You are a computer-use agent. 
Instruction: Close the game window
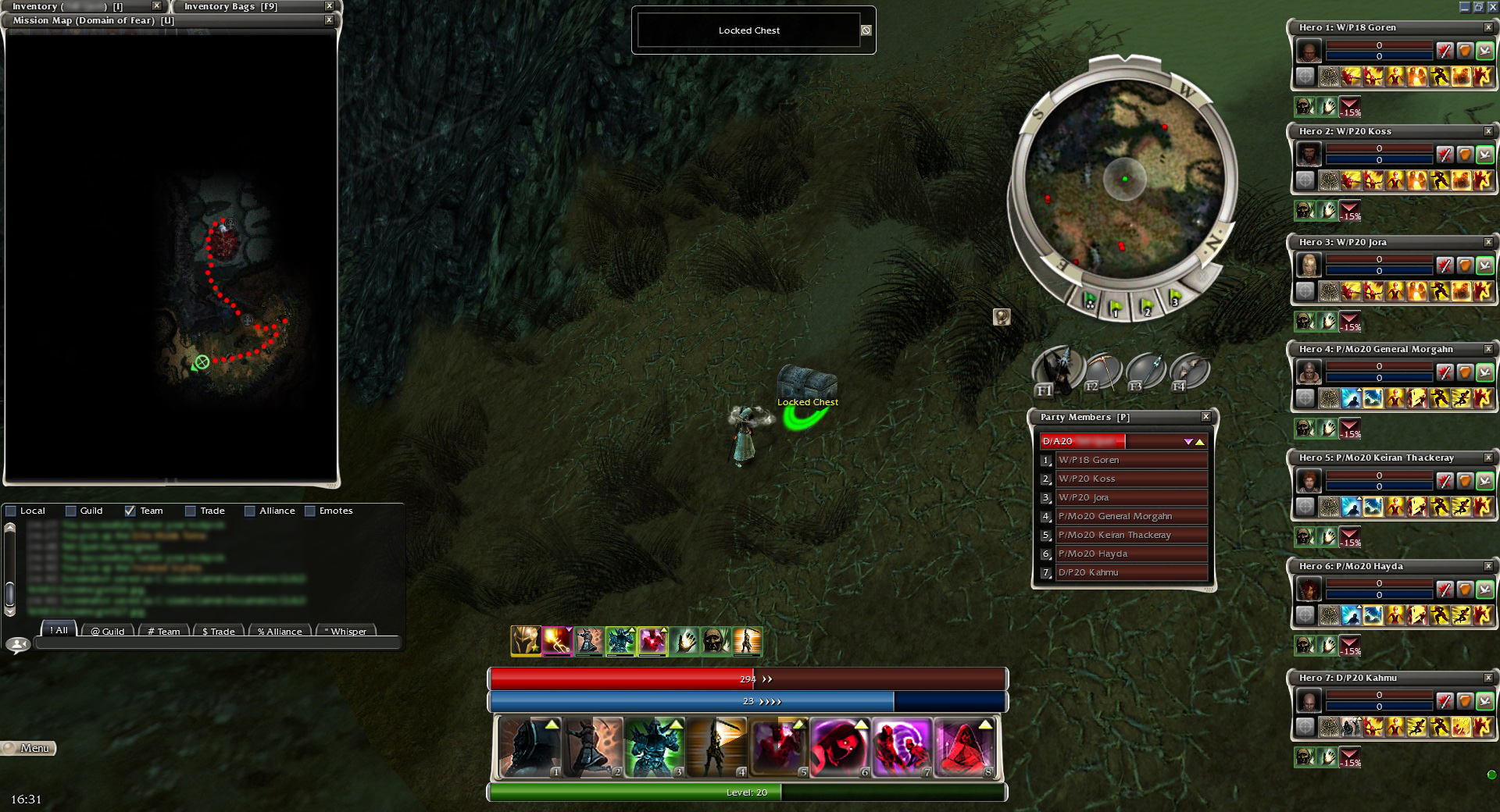click(x=1492, y=7)
